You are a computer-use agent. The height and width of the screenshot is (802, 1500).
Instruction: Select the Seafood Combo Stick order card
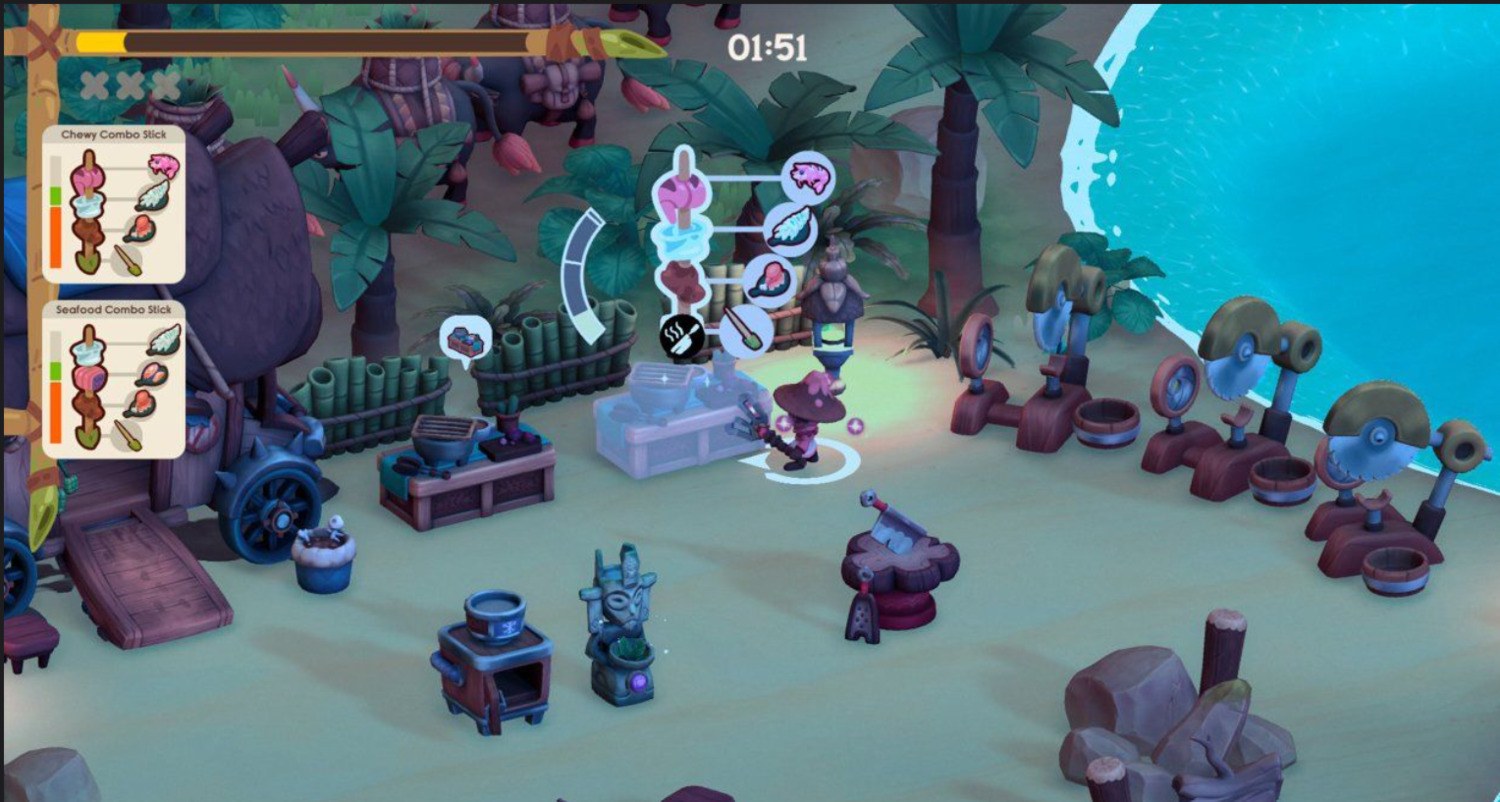pyautogui.click(x=114, y=379)
